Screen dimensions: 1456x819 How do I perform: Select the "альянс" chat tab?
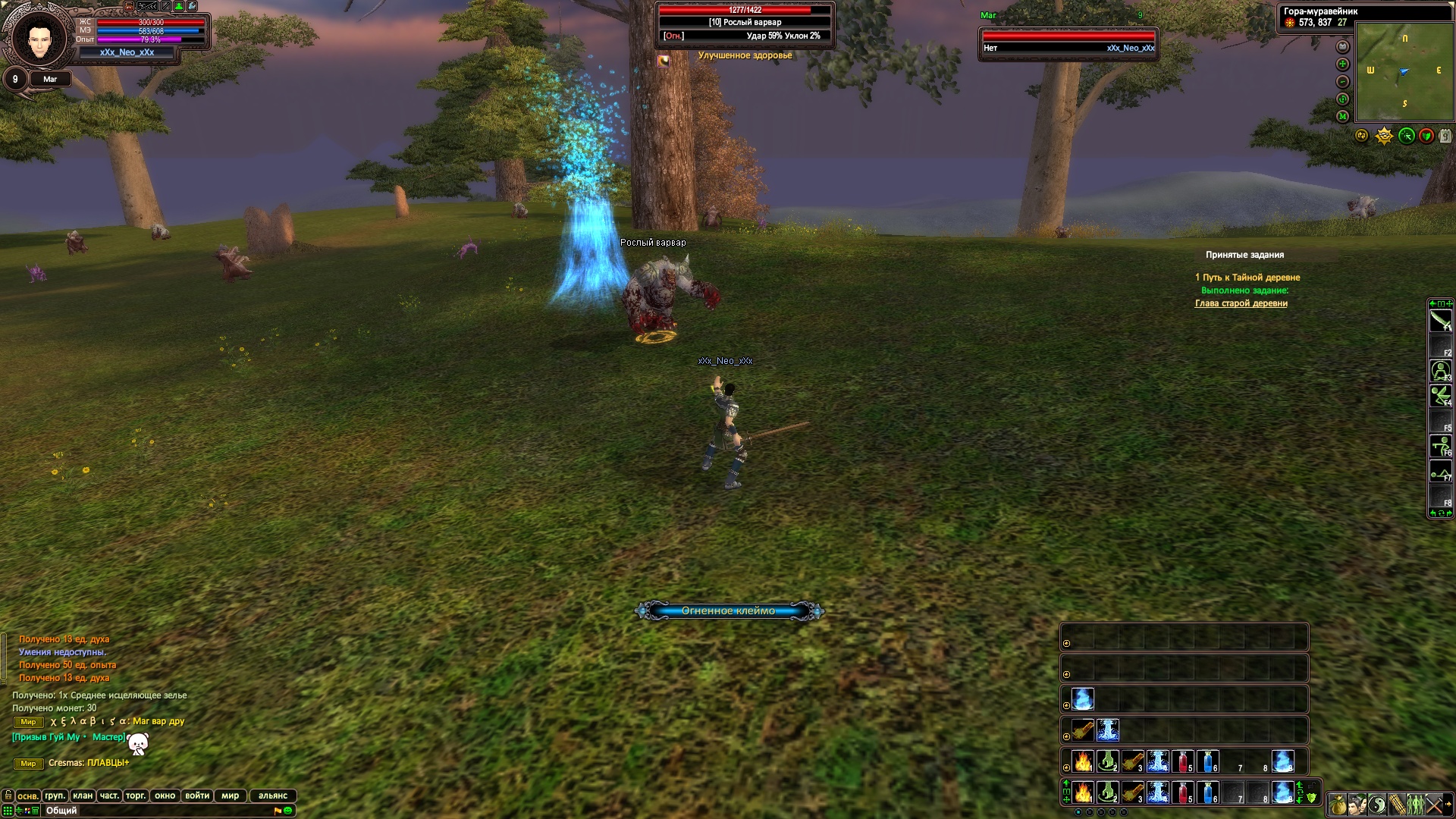tap(273, 795)
